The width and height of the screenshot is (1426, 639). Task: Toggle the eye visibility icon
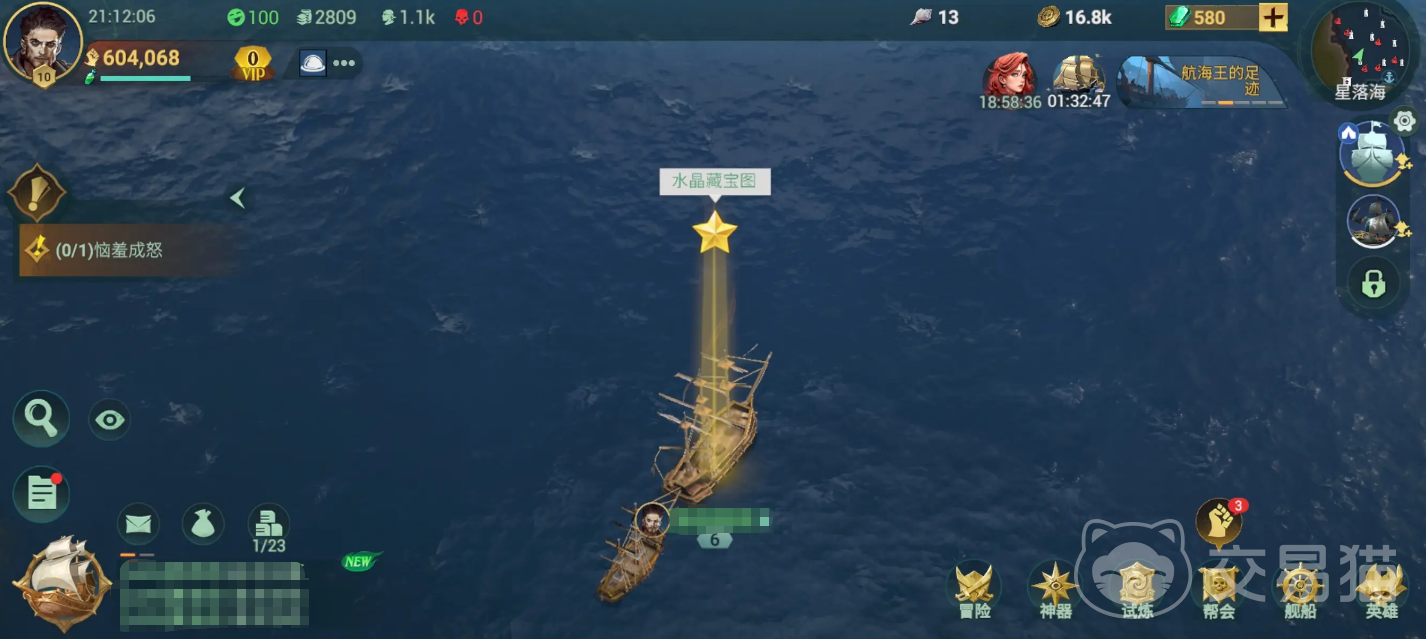coord(109,420)
